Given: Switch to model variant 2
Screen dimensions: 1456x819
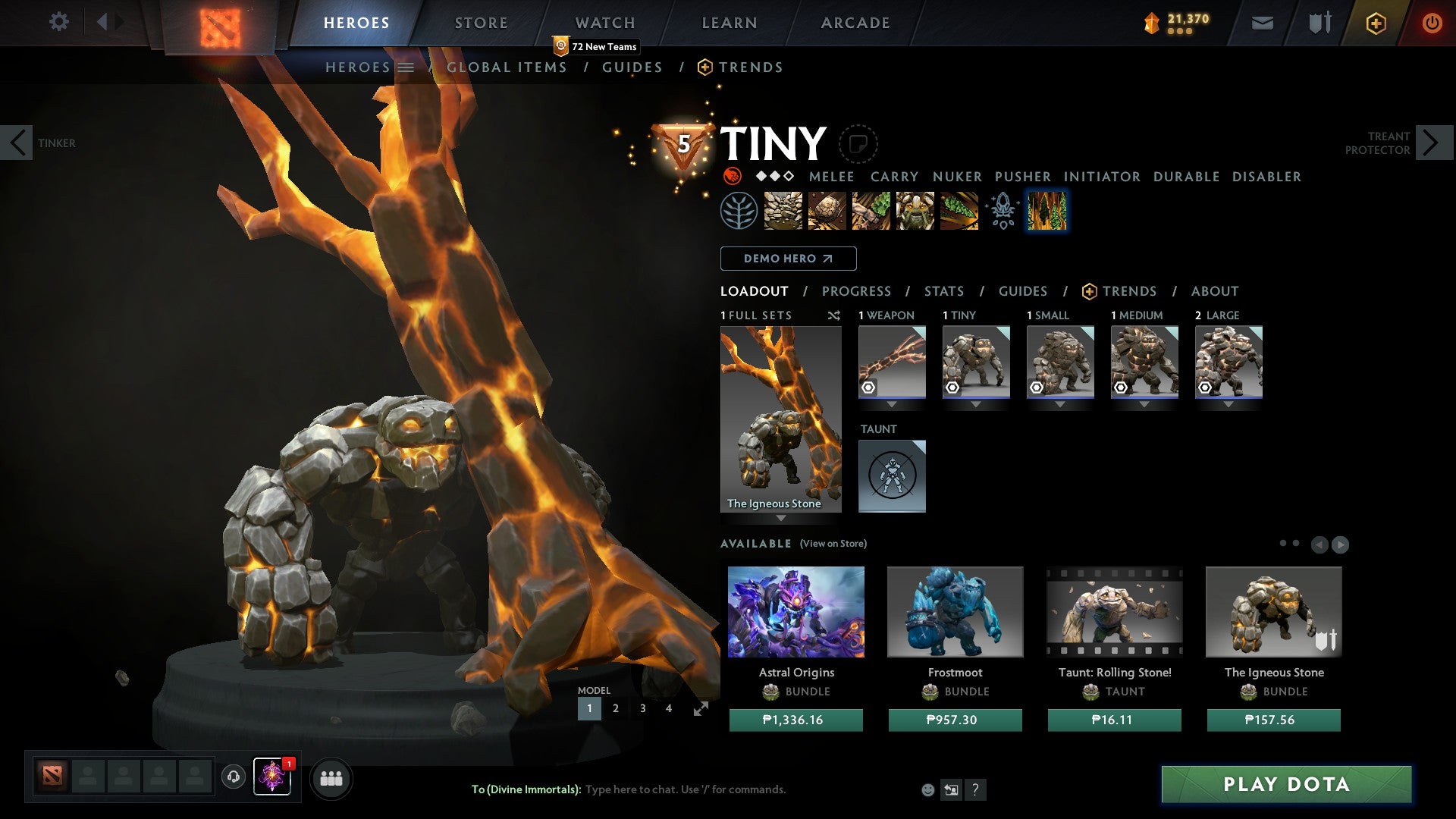Looking at the screenshot, I should point(616,708).
